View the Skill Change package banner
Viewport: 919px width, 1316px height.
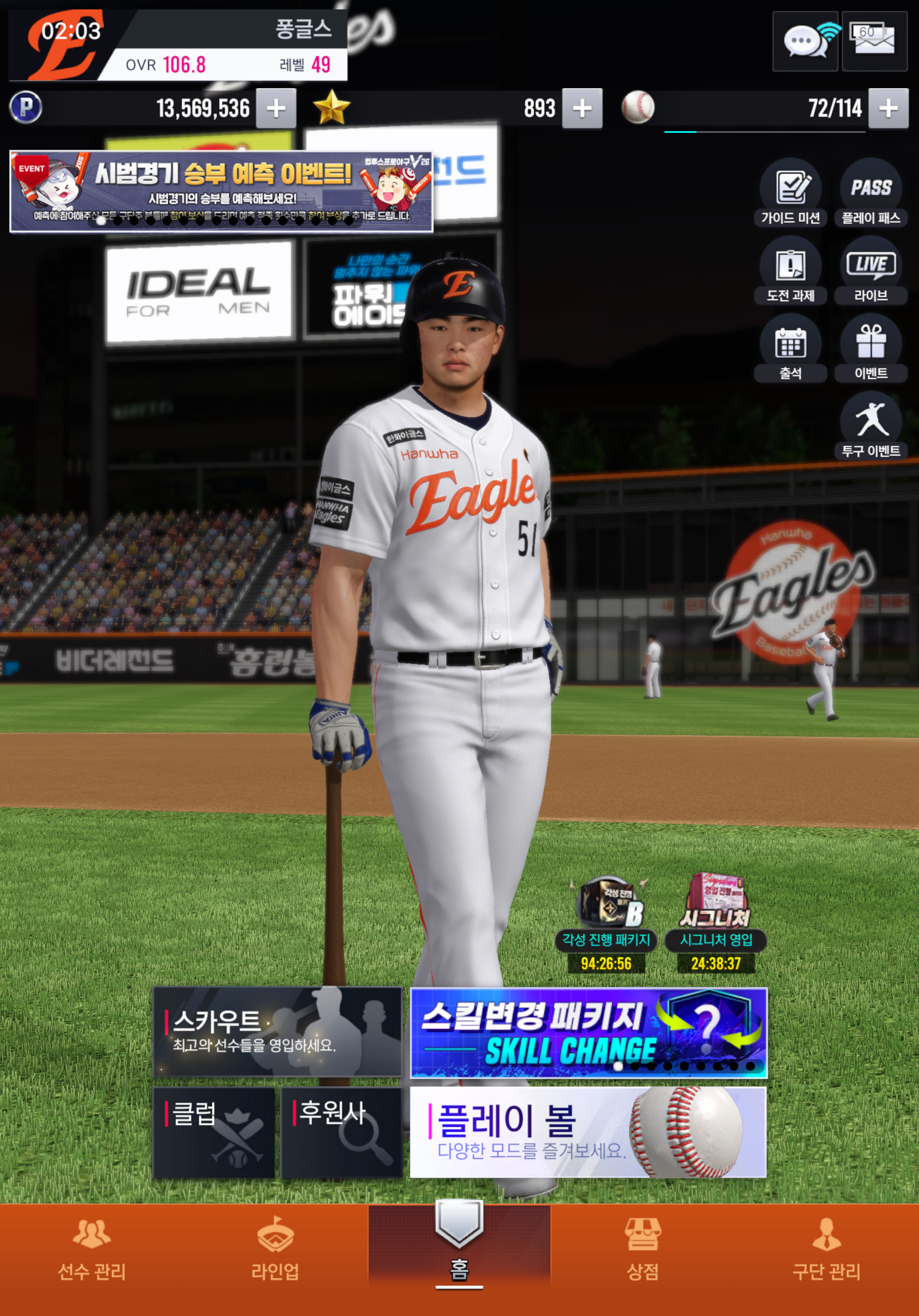(589, 1033)
